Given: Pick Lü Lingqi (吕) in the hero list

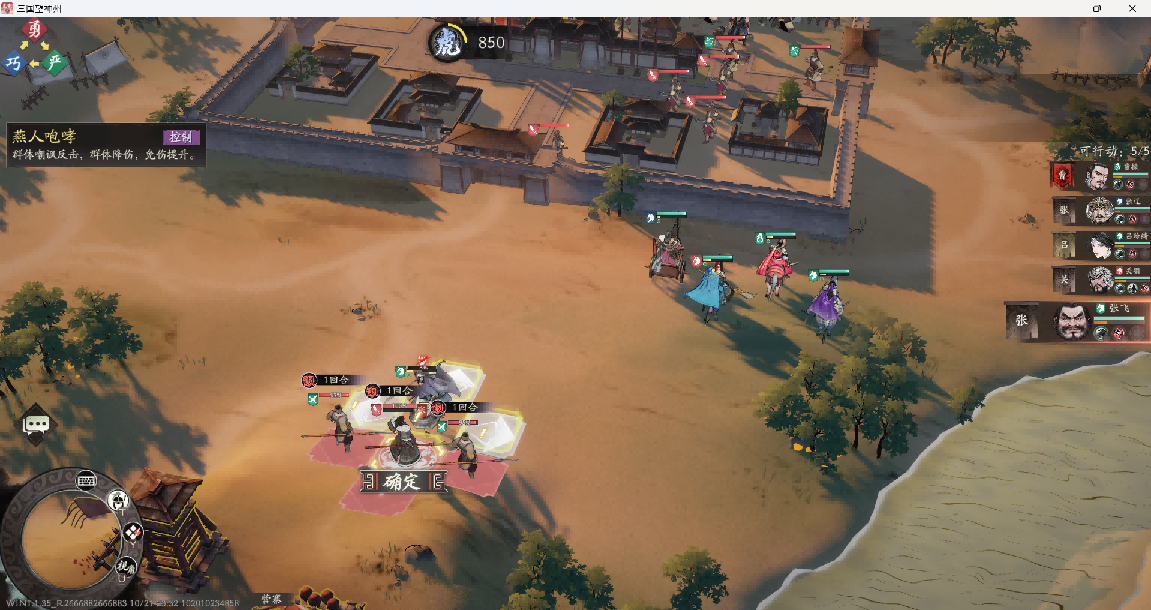Looking at the screenshot, I should pyautogui.click(x=1098, y=245).
